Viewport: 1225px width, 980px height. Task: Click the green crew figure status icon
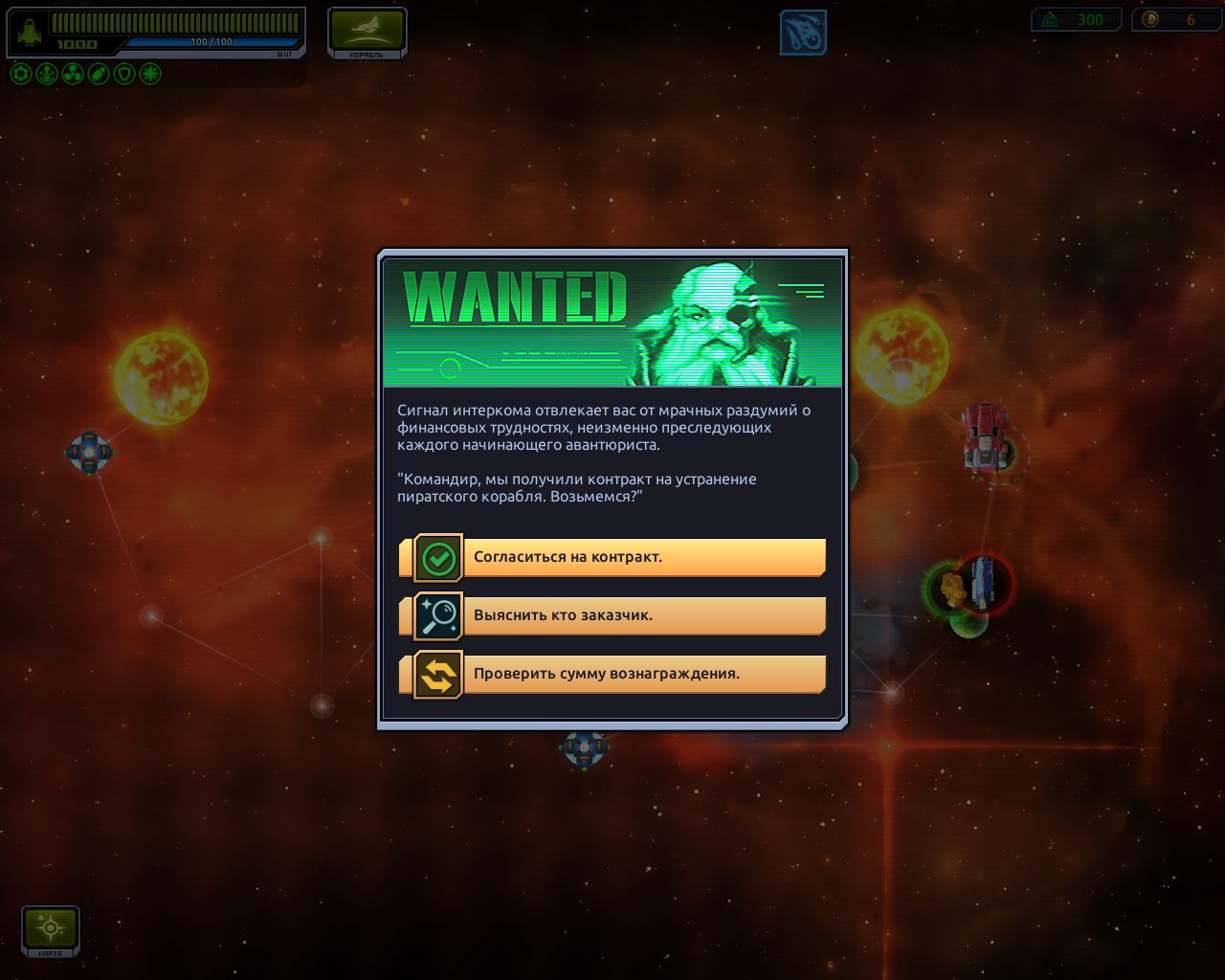point(47,74)
